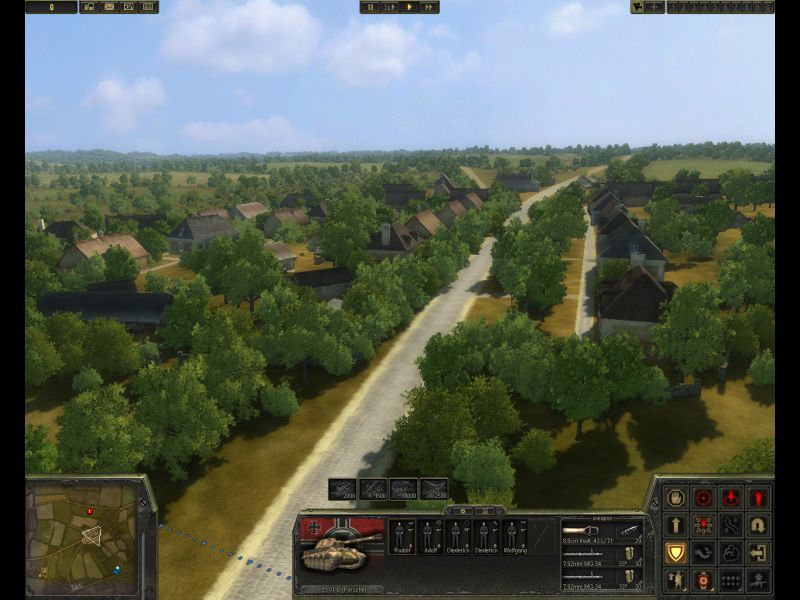This screenshot has height=600, width=800.
Task: Select the 2500 range distance button
Action: pyautogui.click(x=434, y=489)
